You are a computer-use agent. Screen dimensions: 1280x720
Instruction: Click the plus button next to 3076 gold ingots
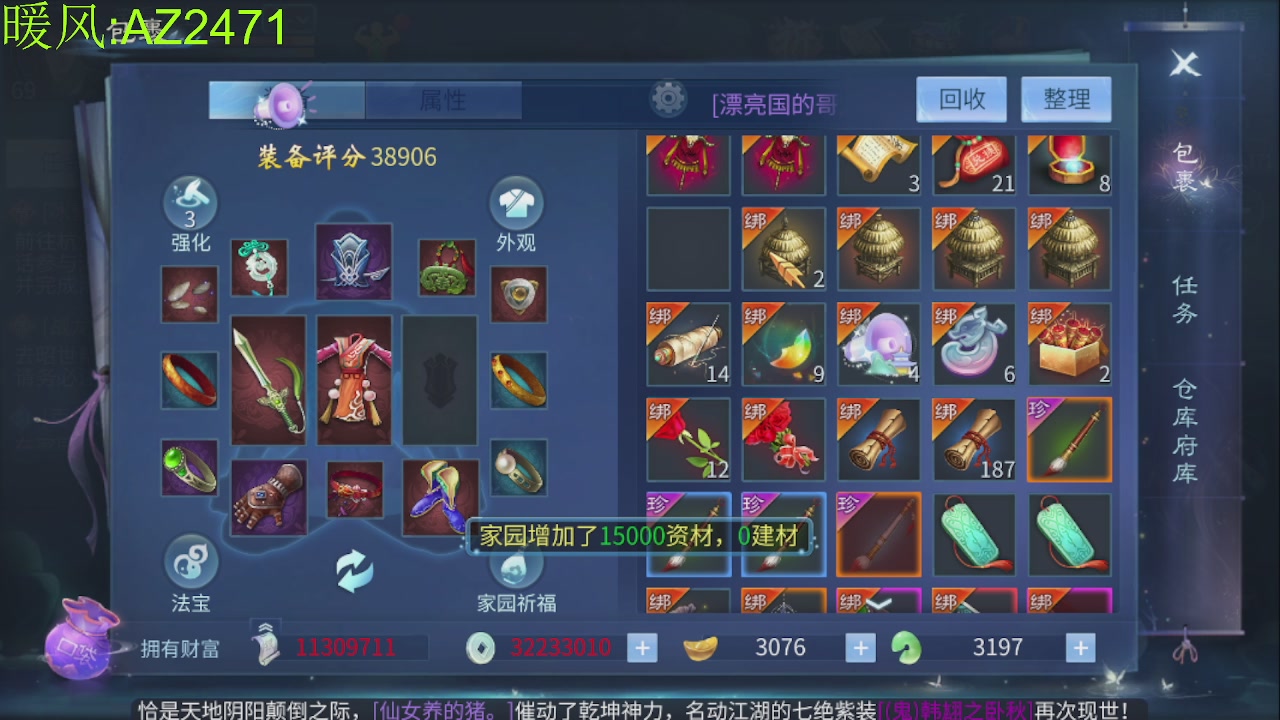point(859,647)
